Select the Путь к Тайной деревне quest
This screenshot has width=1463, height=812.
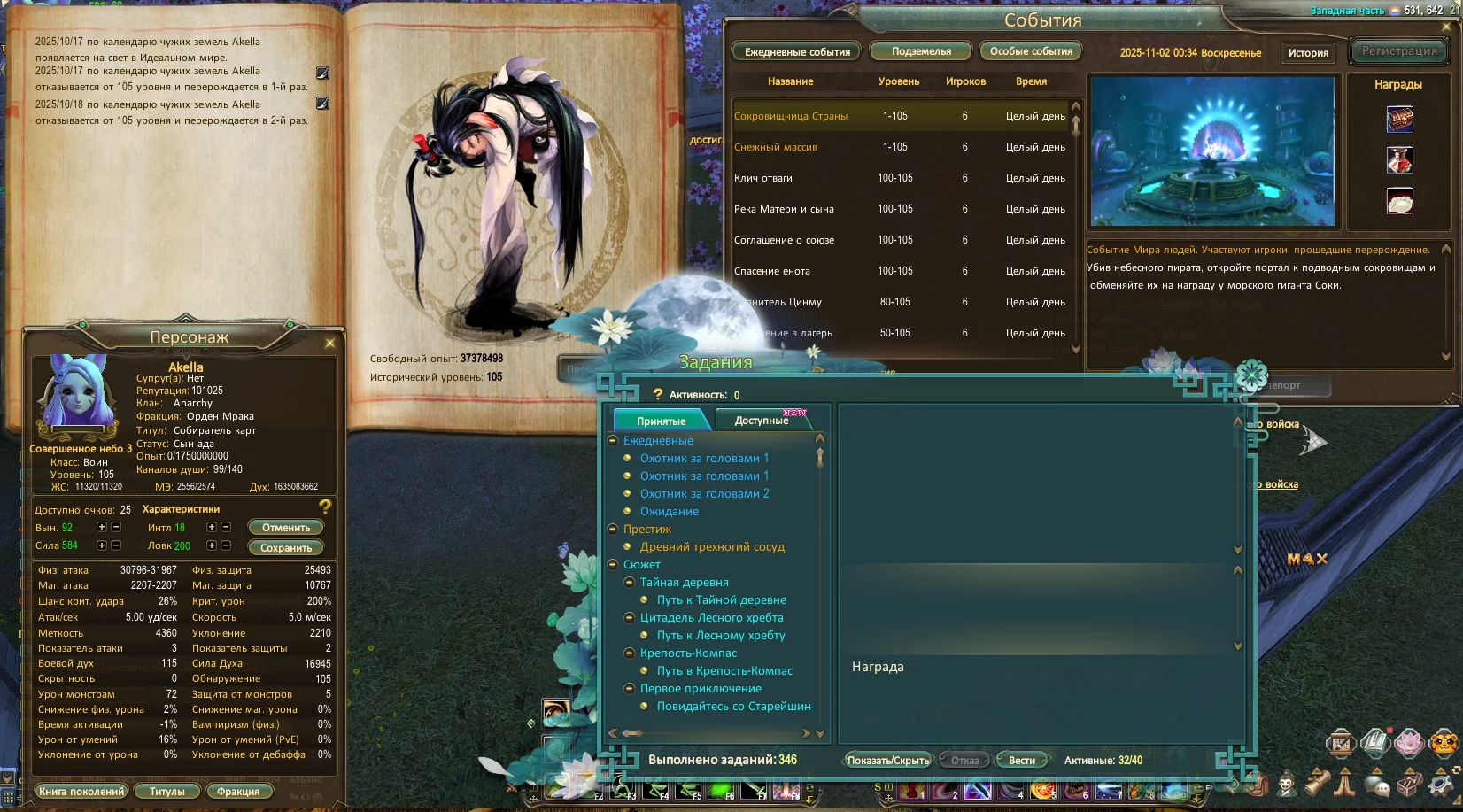(x=721, y=600)
